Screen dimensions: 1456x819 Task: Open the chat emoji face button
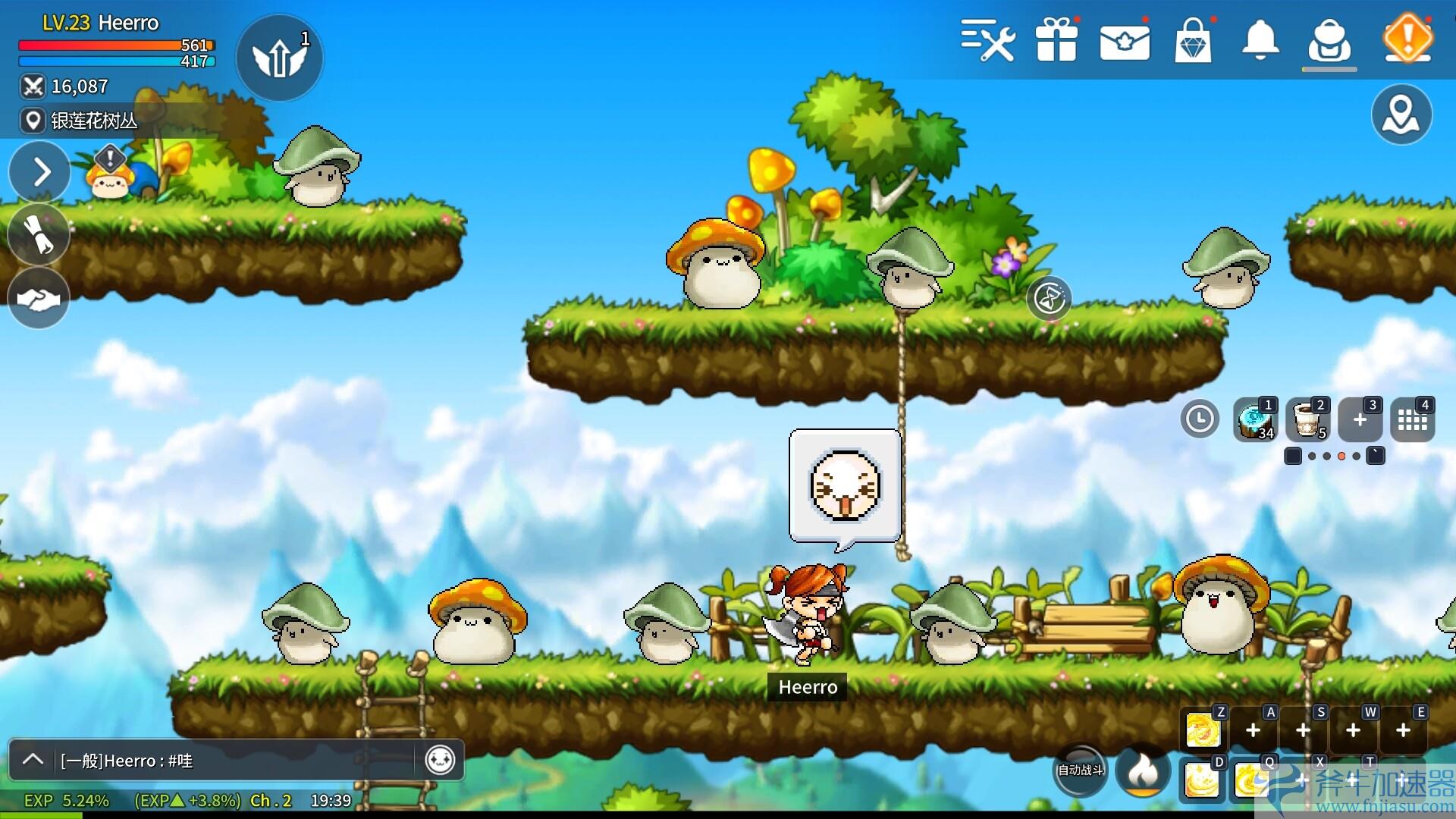[440, 759]
